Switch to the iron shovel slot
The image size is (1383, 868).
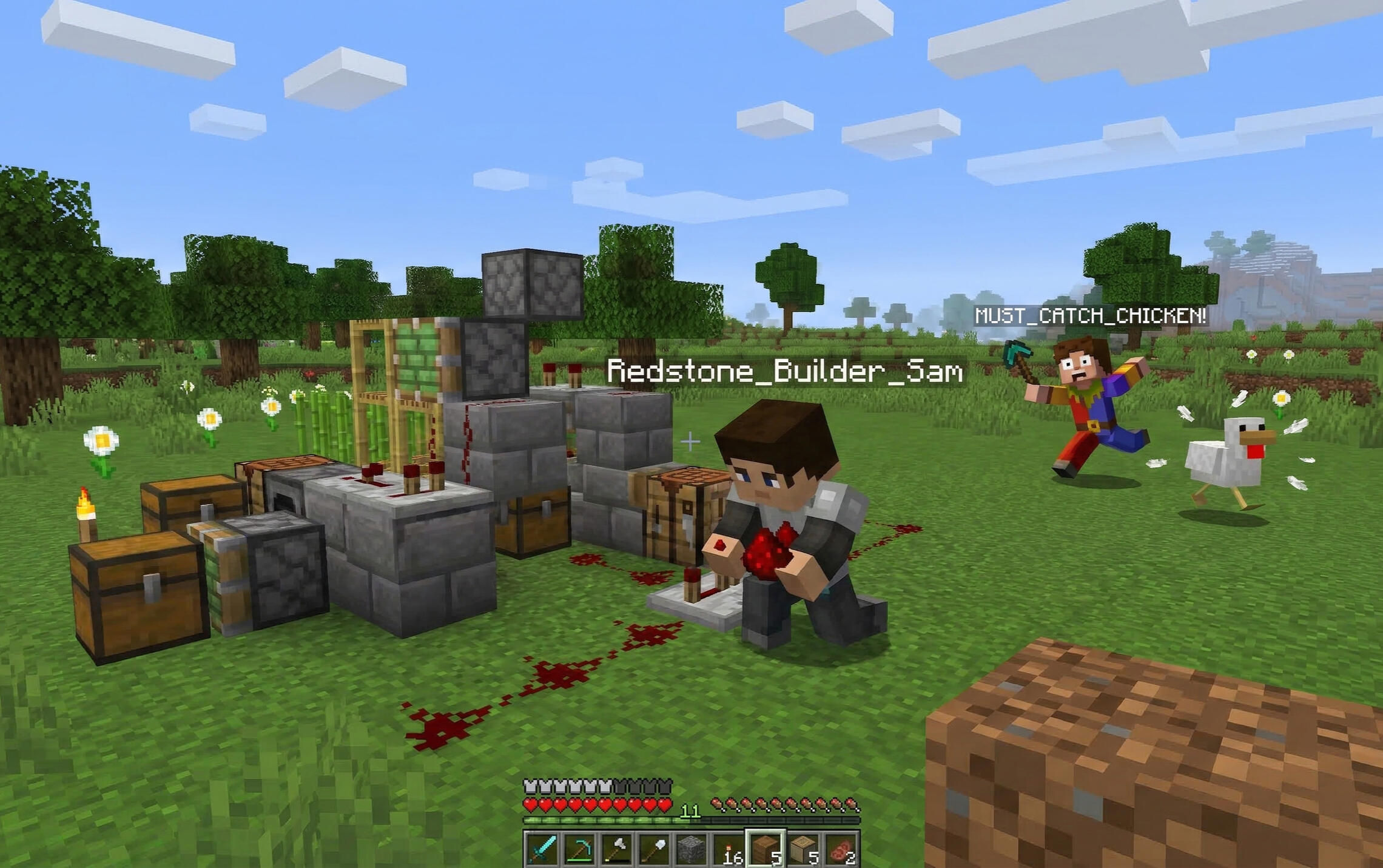click(x=654, y=849)
